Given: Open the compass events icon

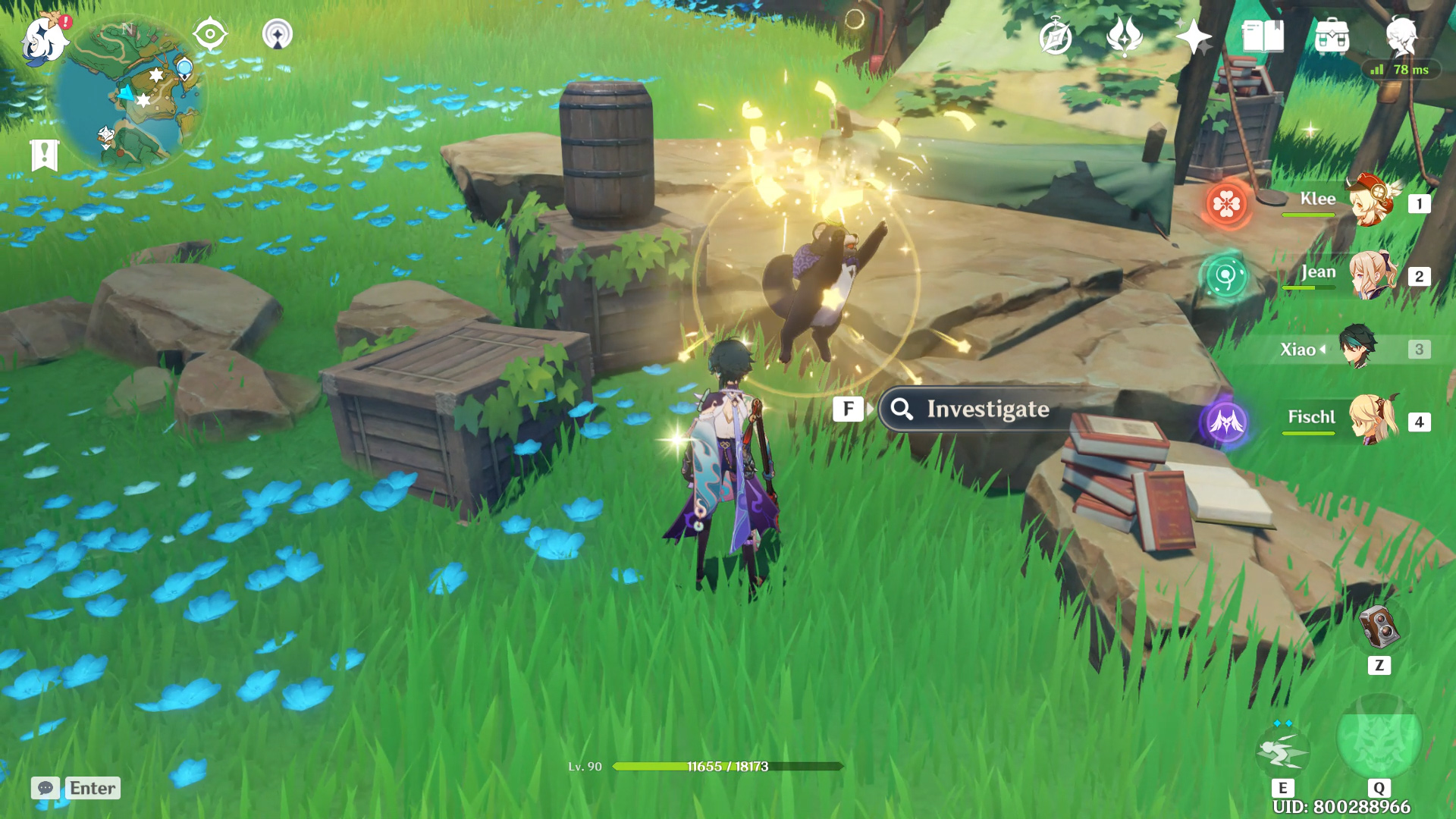Looking at the screenshot, I should pyautogui.click(x=1056, y=37).
